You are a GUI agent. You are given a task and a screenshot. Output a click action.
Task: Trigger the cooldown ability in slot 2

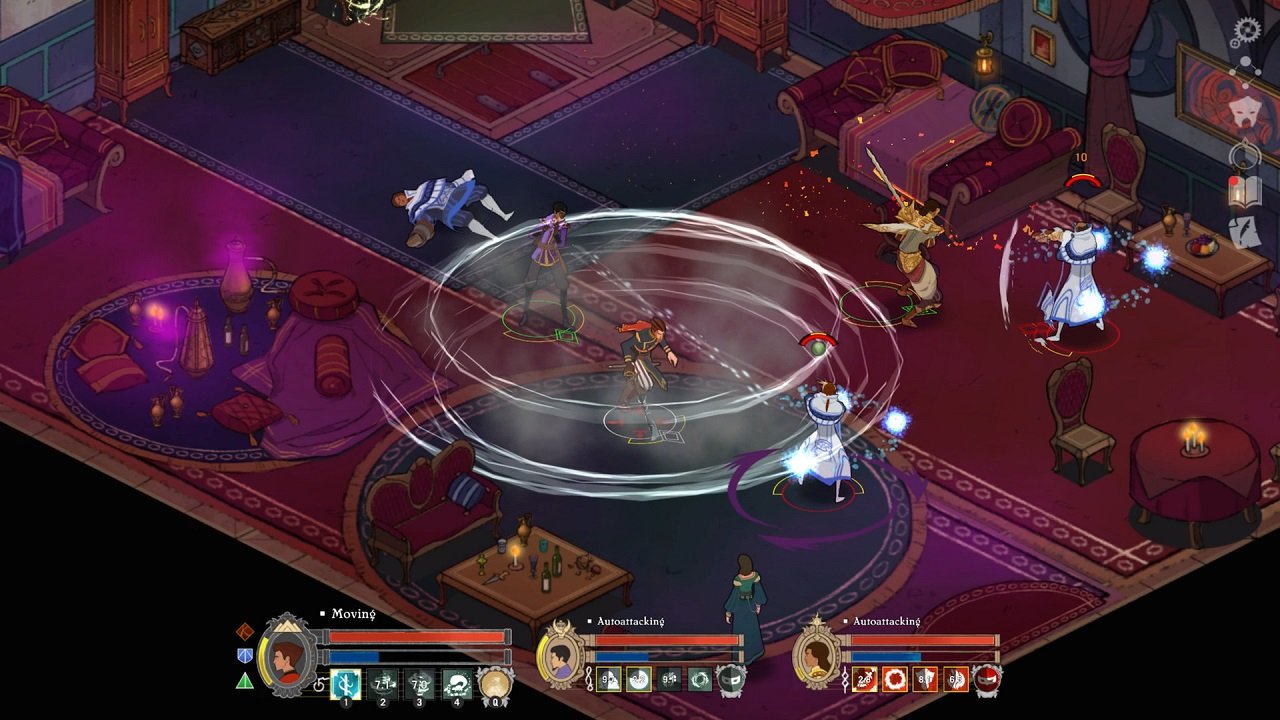383,684
